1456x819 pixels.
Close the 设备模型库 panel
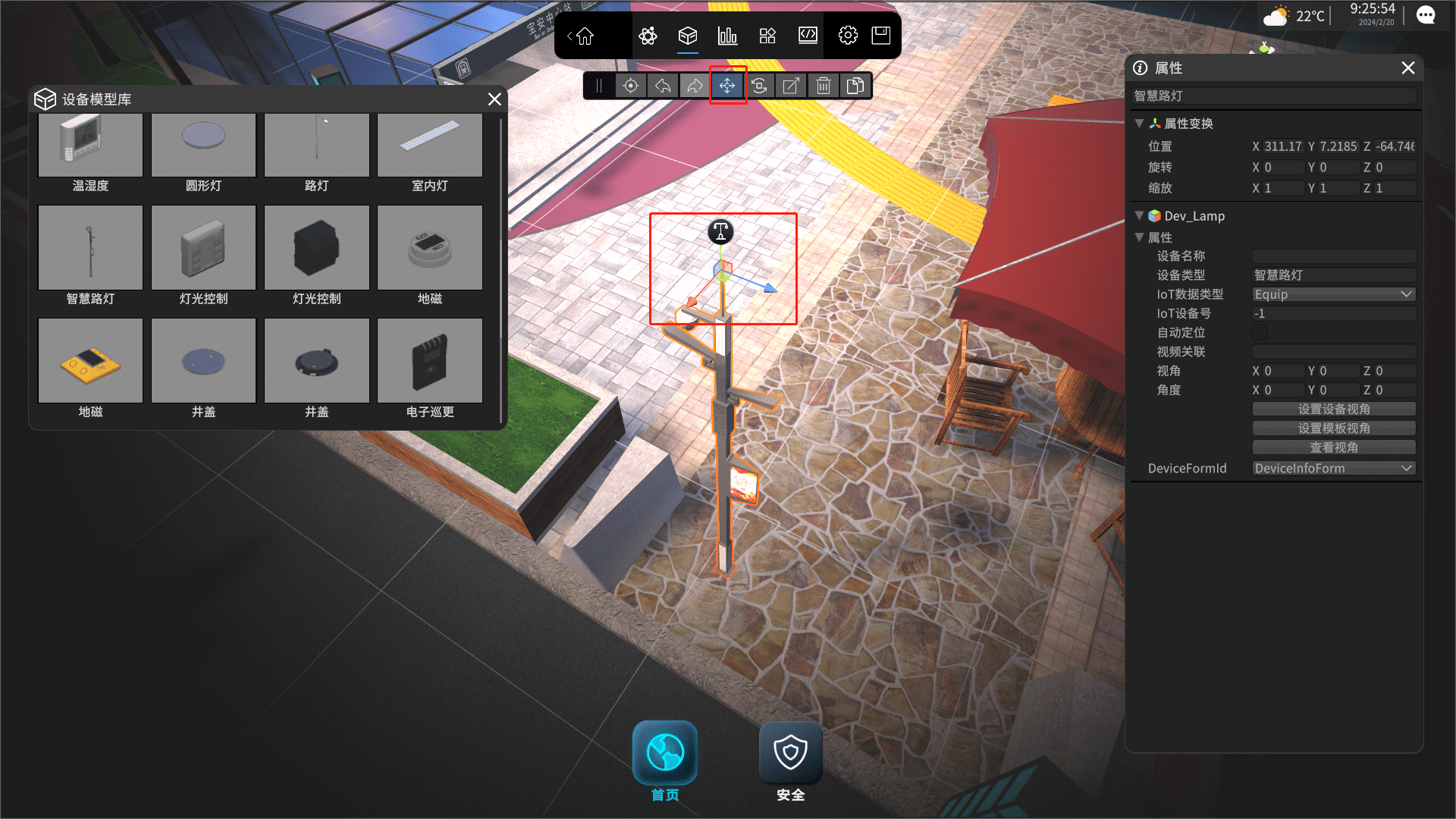click(x=494, y=99)
